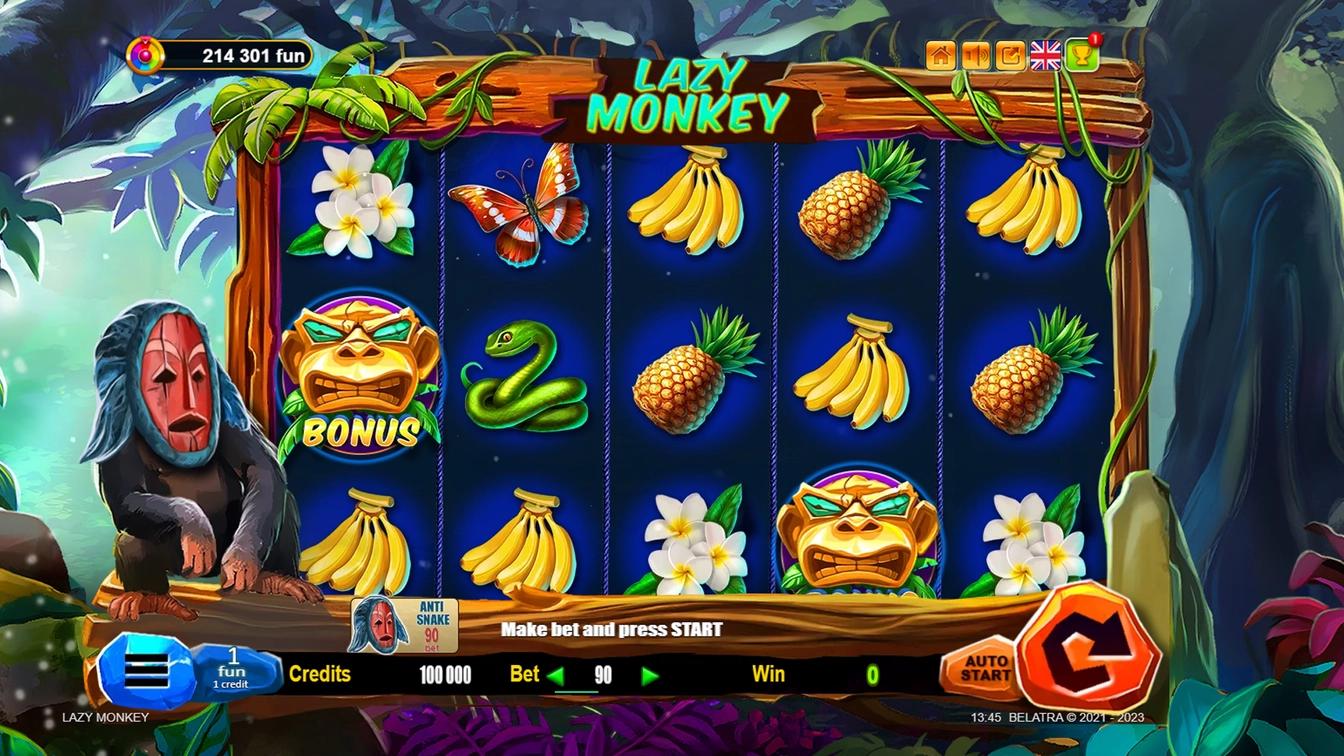Go to the home lobby

941,56
